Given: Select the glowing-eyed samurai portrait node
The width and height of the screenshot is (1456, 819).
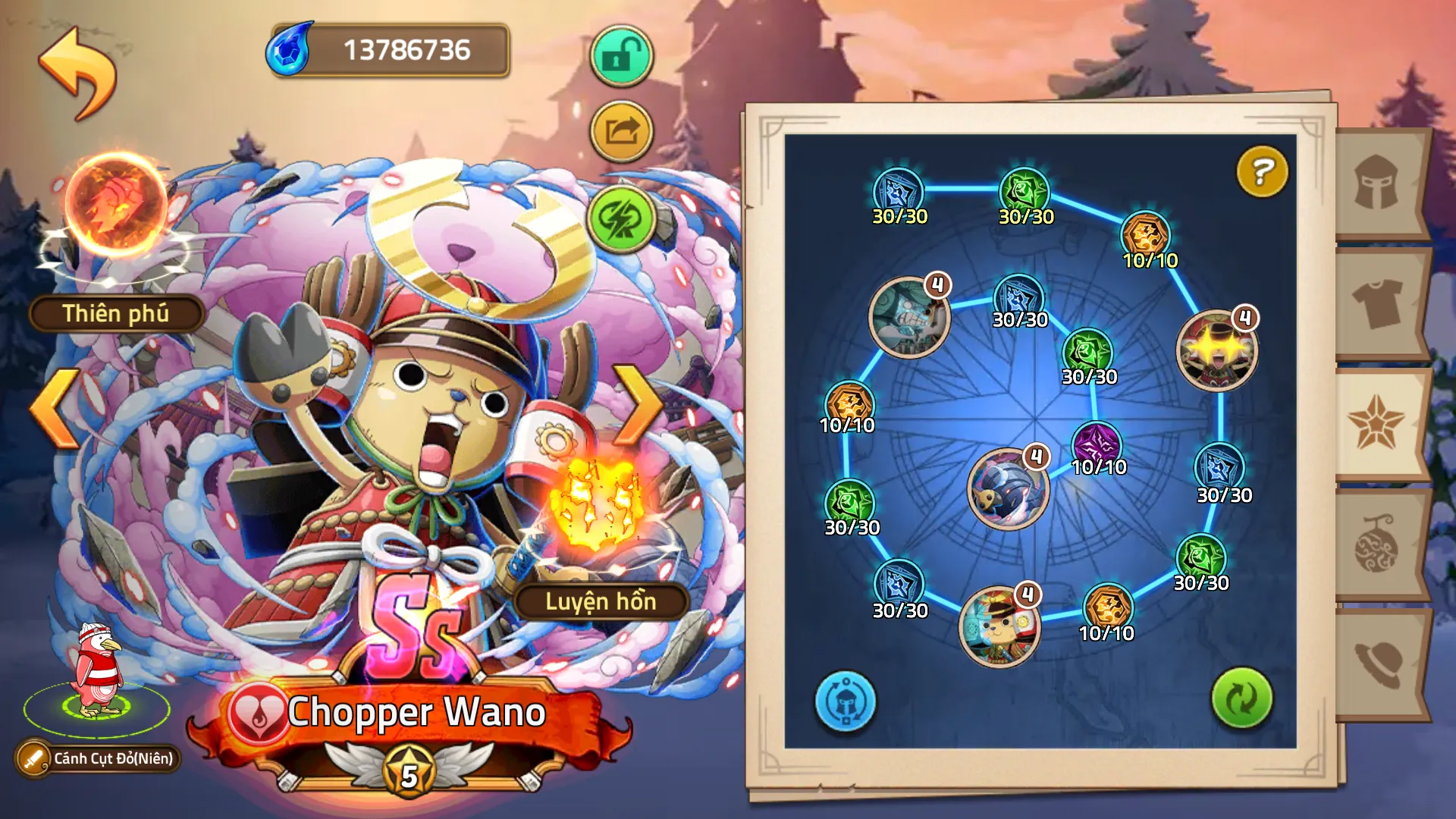Looking at the screenshot, I should [1216, 350].
